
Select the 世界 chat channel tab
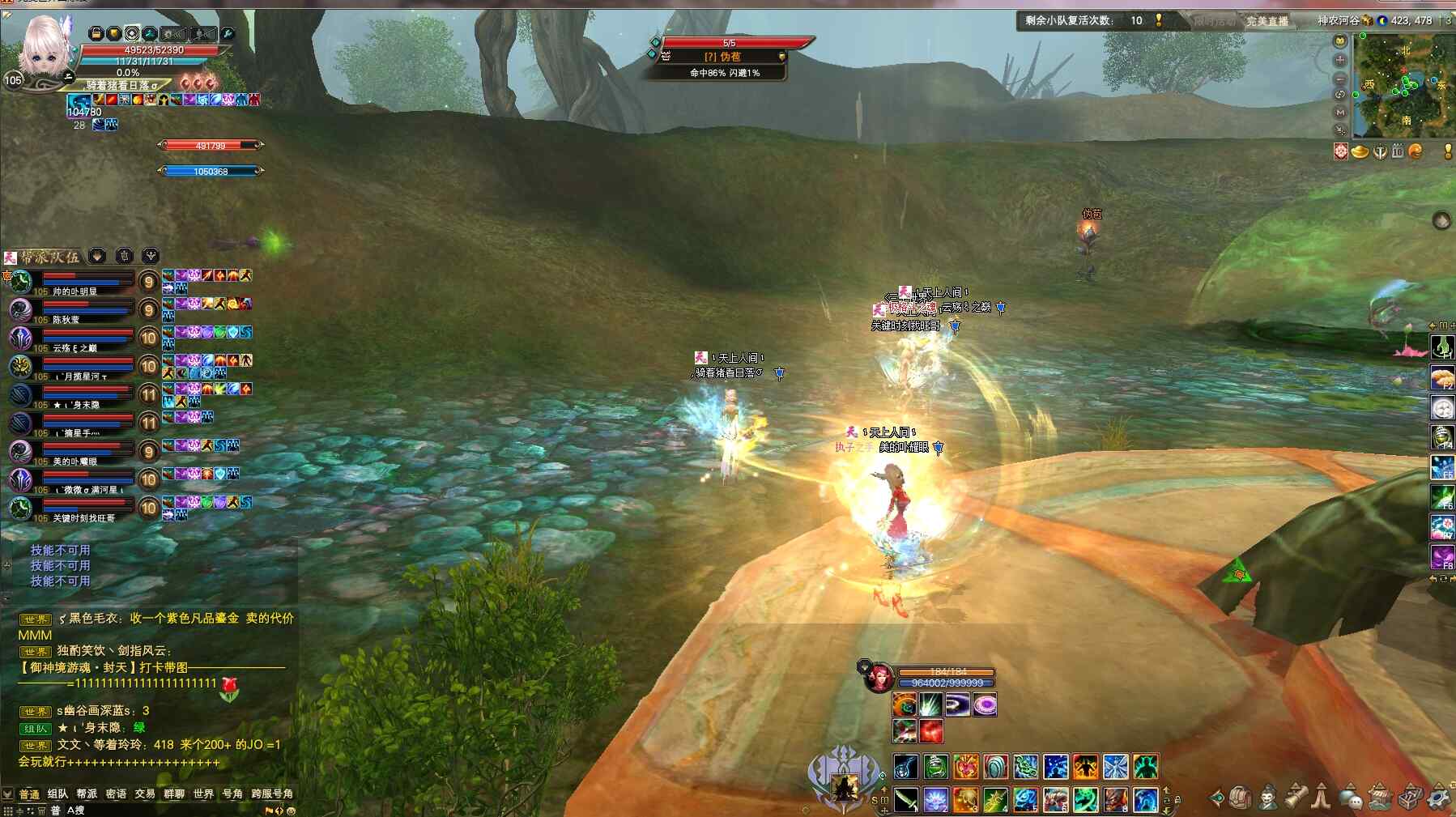[x=203, y=794]
